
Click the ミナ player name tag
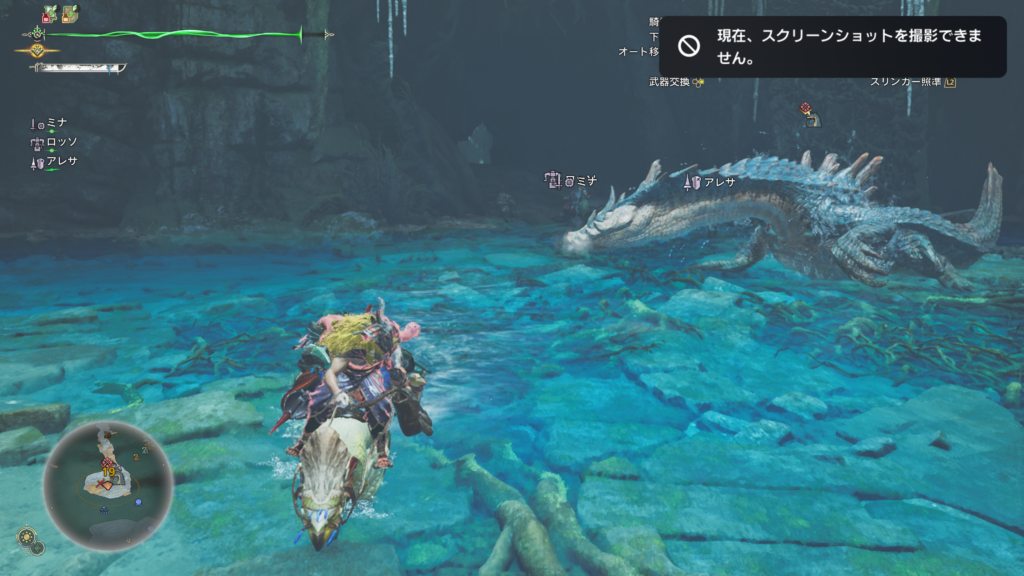click(x=572, y=180)
